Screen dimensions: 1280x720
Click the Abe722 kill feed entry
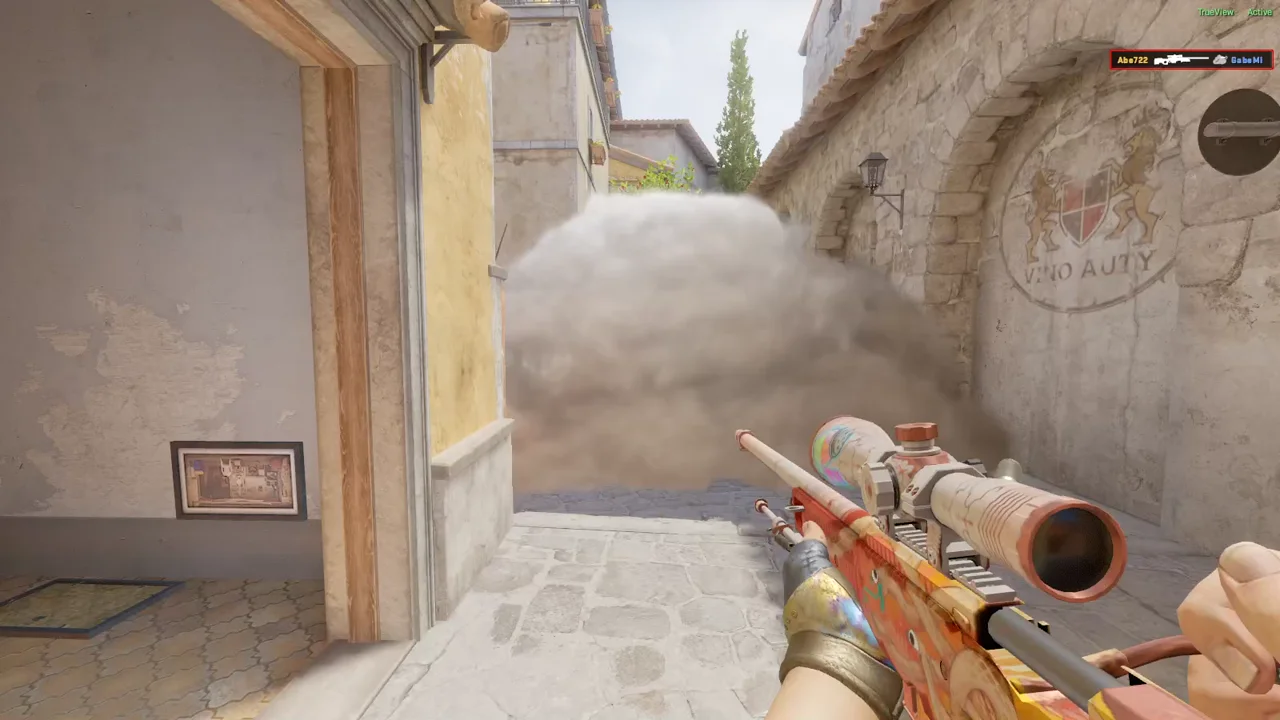(x=1191, y=60)
